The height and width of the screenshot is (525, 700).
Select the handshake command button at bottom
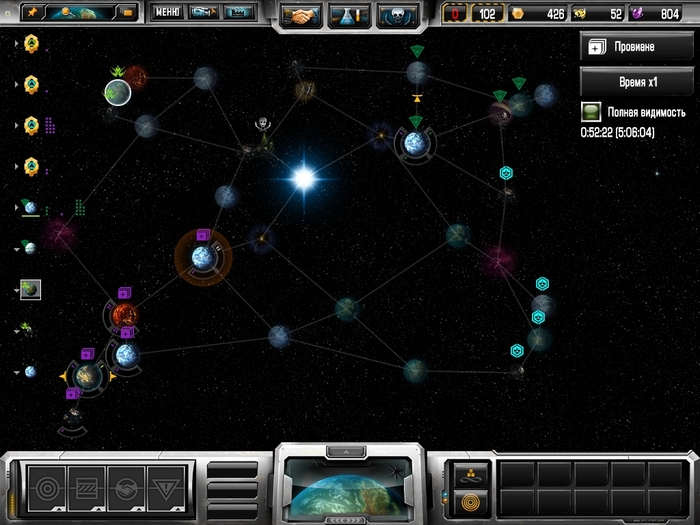pyautogui.click(x=128, y=489)
